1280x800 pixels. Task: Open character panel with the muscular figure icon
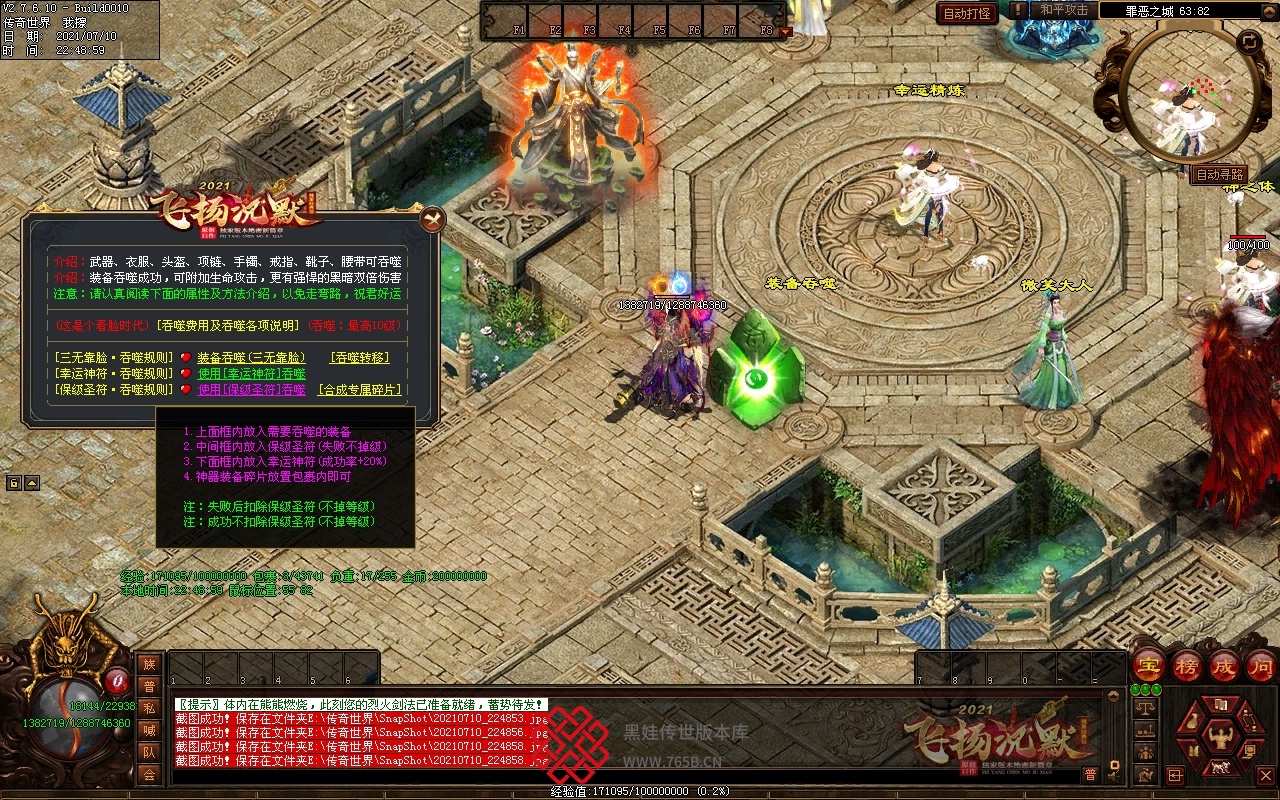coord(1222,739)
